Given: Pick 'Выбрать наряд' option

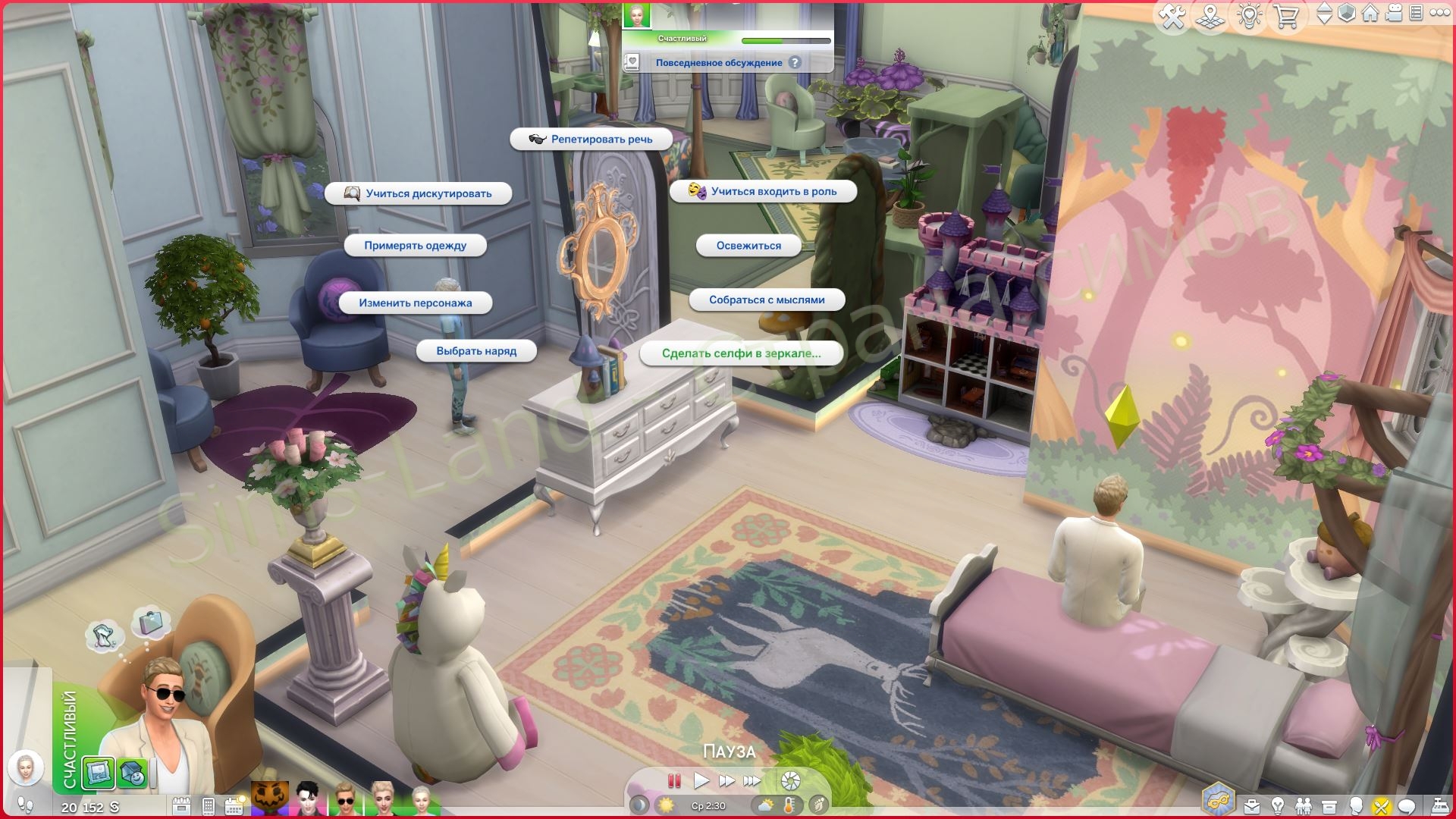Looking at the screenshot, I should (x=476, y=351).
